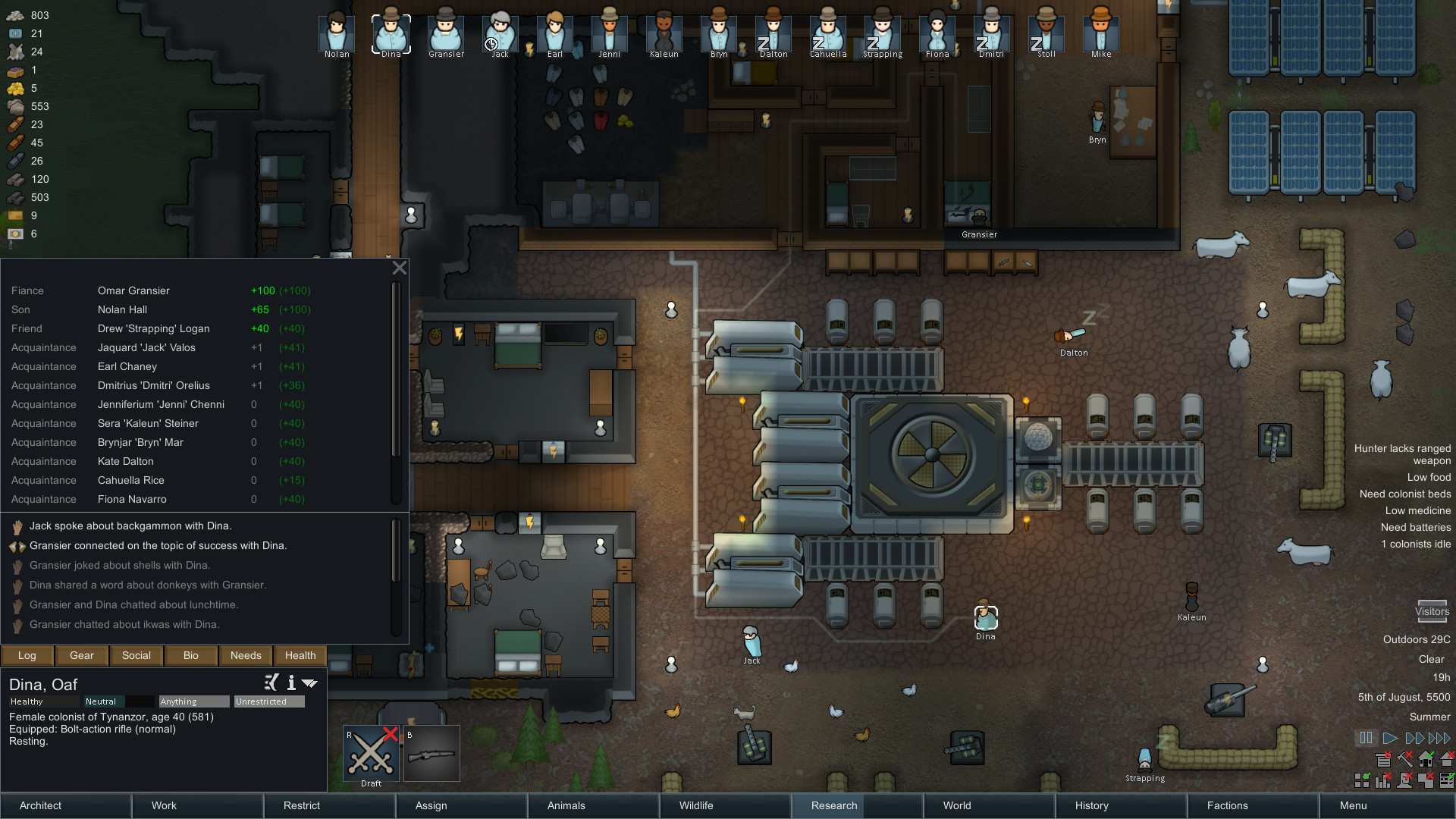Switch to the Health tab

[x=300, y=655]
